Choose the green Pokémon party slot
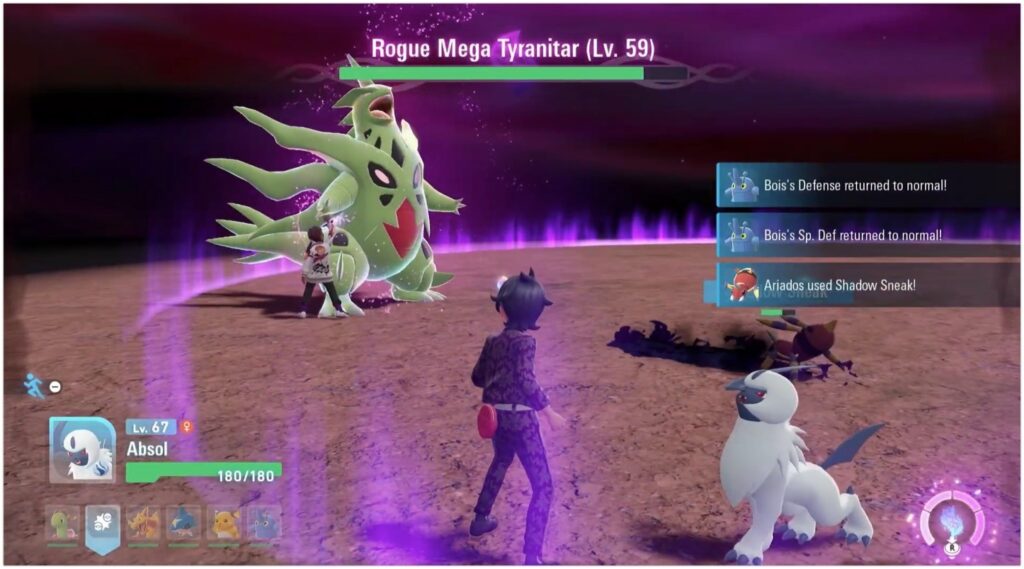The width and height of the screenshot is (1024, 569). click(62, 523)
